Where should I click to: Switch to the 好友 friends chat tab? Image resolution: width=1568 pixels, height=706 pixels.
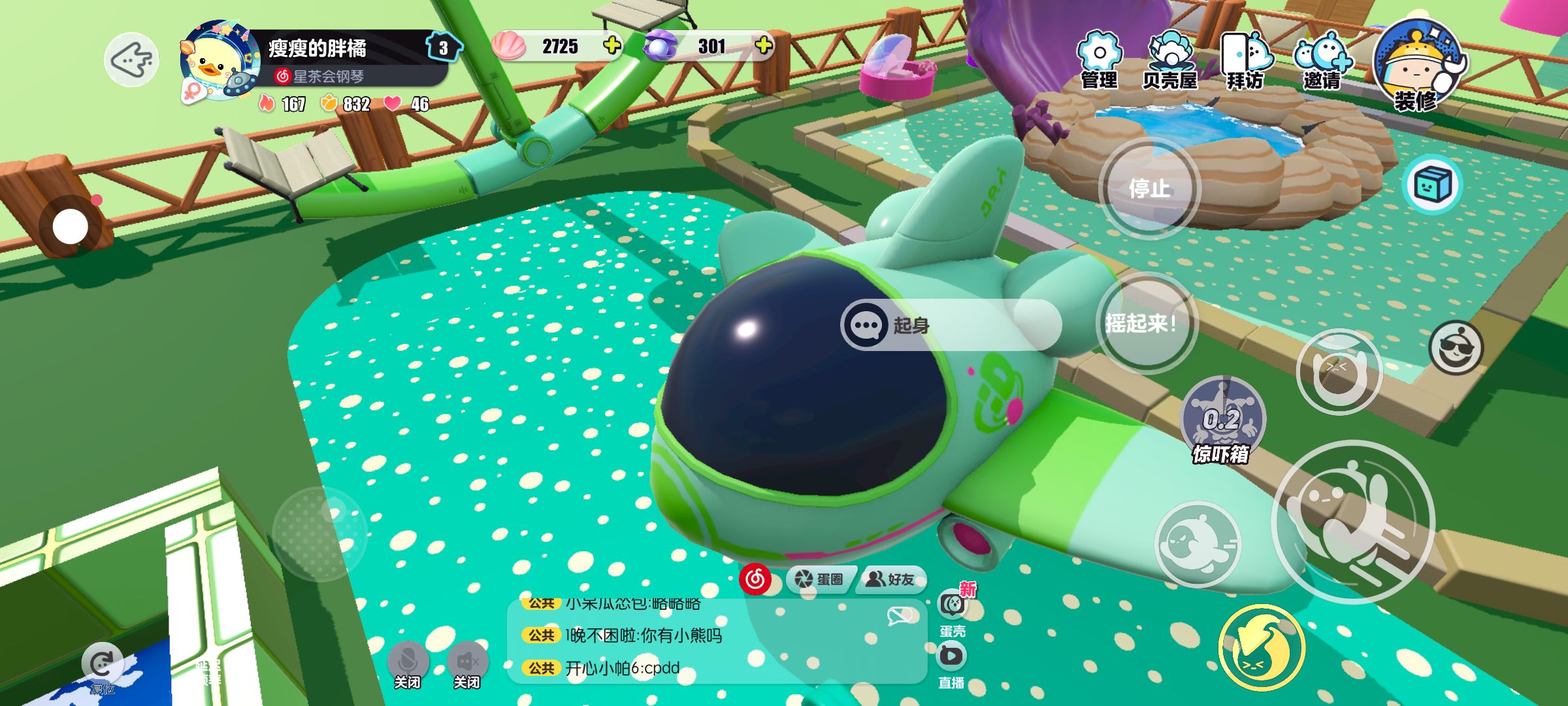(892, 579)
